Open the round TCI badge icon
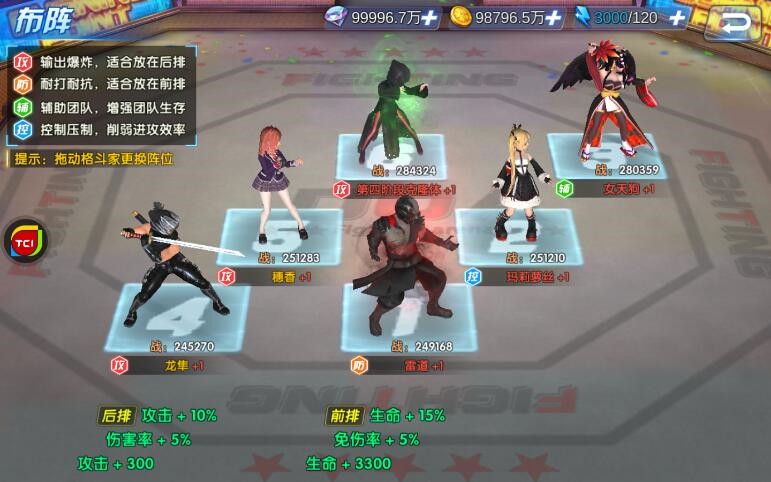The height and width of the screenshot is (482, 771). [x=24, y=243]
